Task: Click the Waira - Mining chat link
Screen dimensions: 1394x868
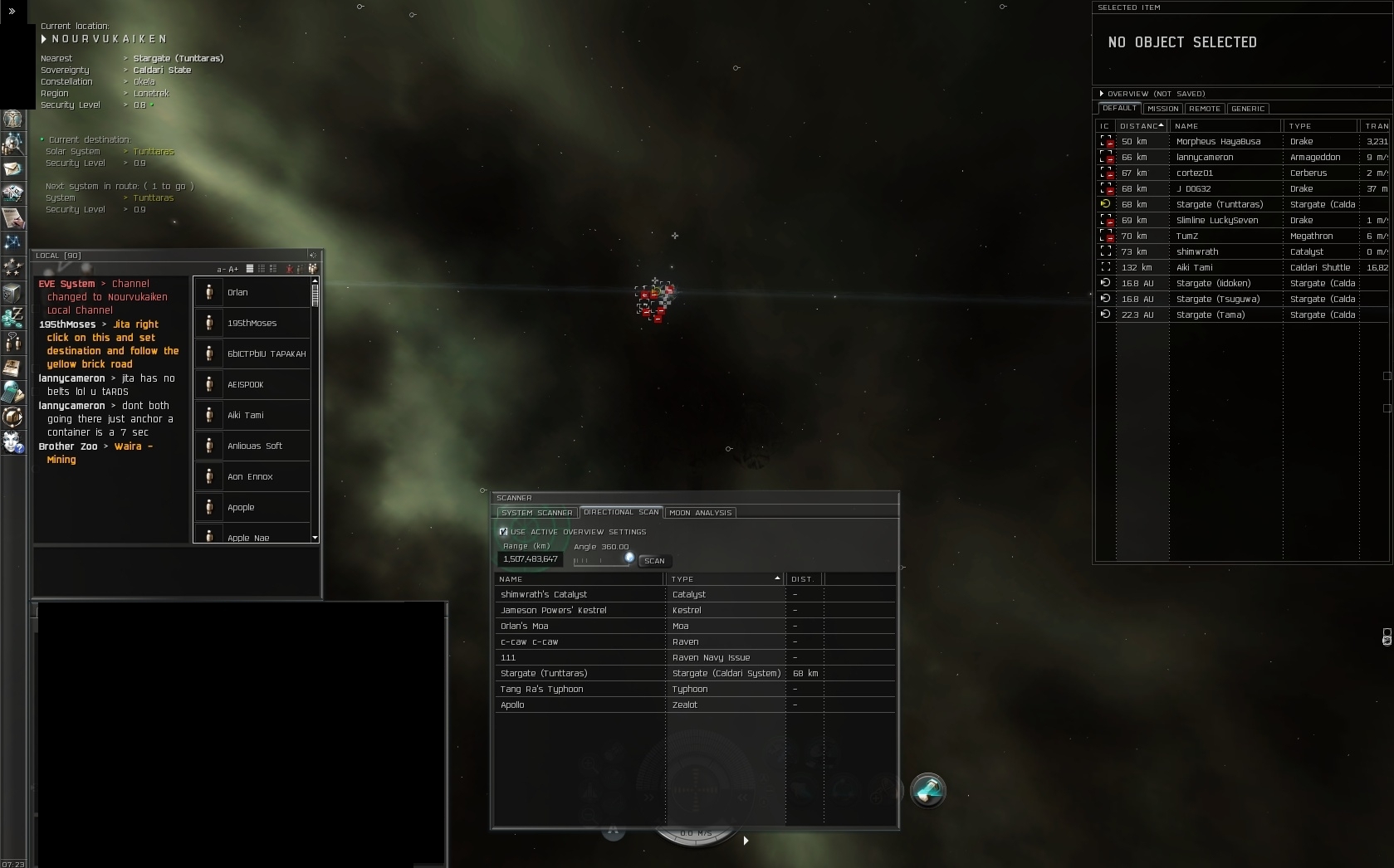Action: [x=133, y=446]
